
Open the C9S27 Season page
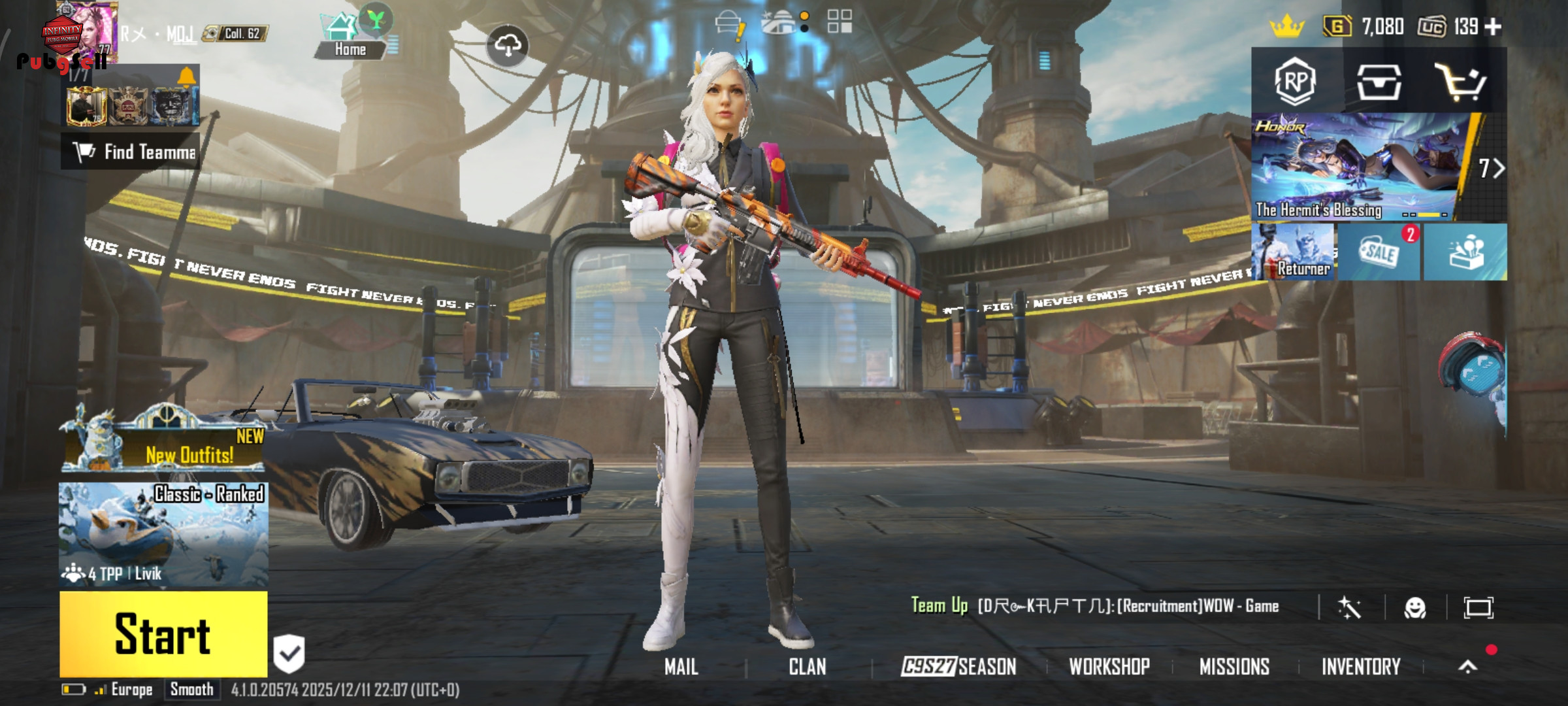[x=958, y=667]
